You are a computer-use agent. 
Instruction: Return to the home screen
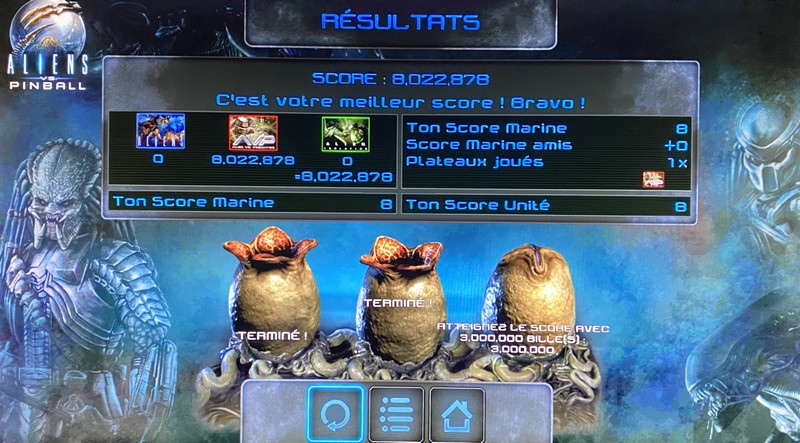pos(457,412)
